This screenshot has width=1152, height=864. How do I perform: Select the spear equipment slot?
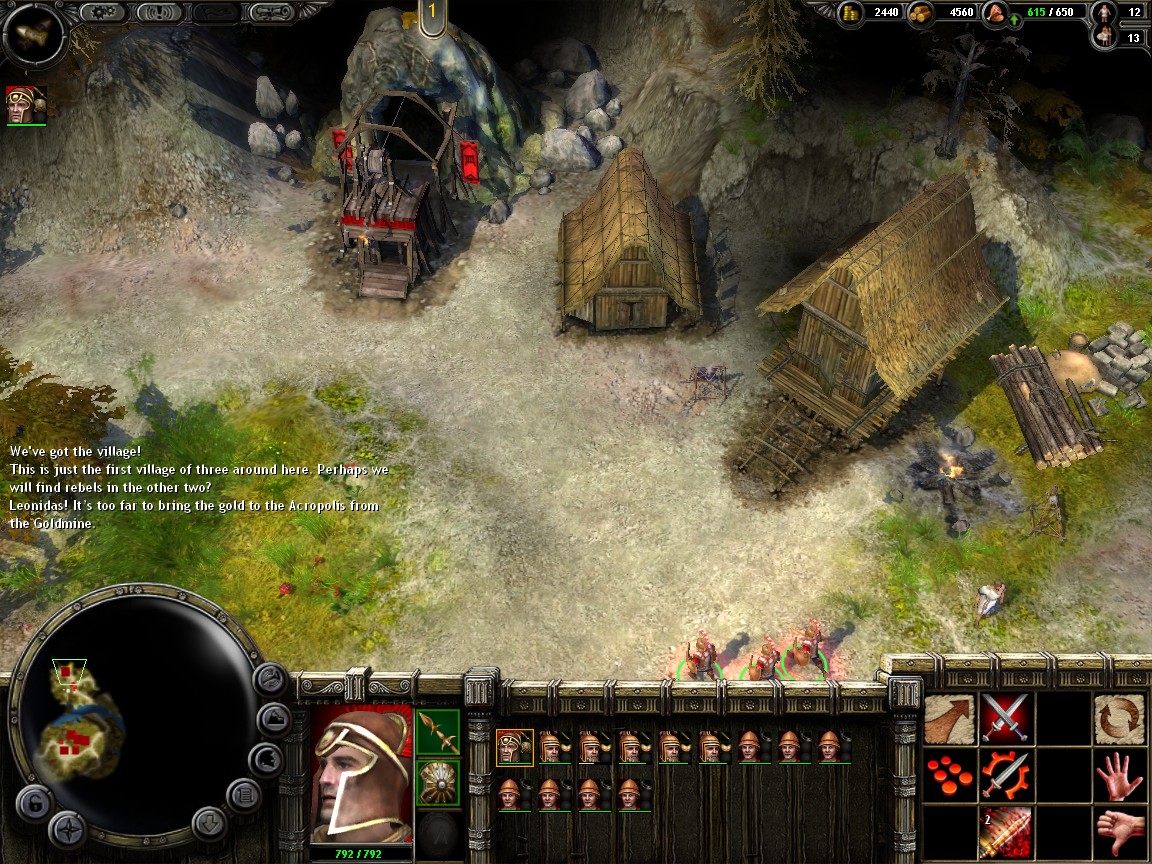coord(438,732)
